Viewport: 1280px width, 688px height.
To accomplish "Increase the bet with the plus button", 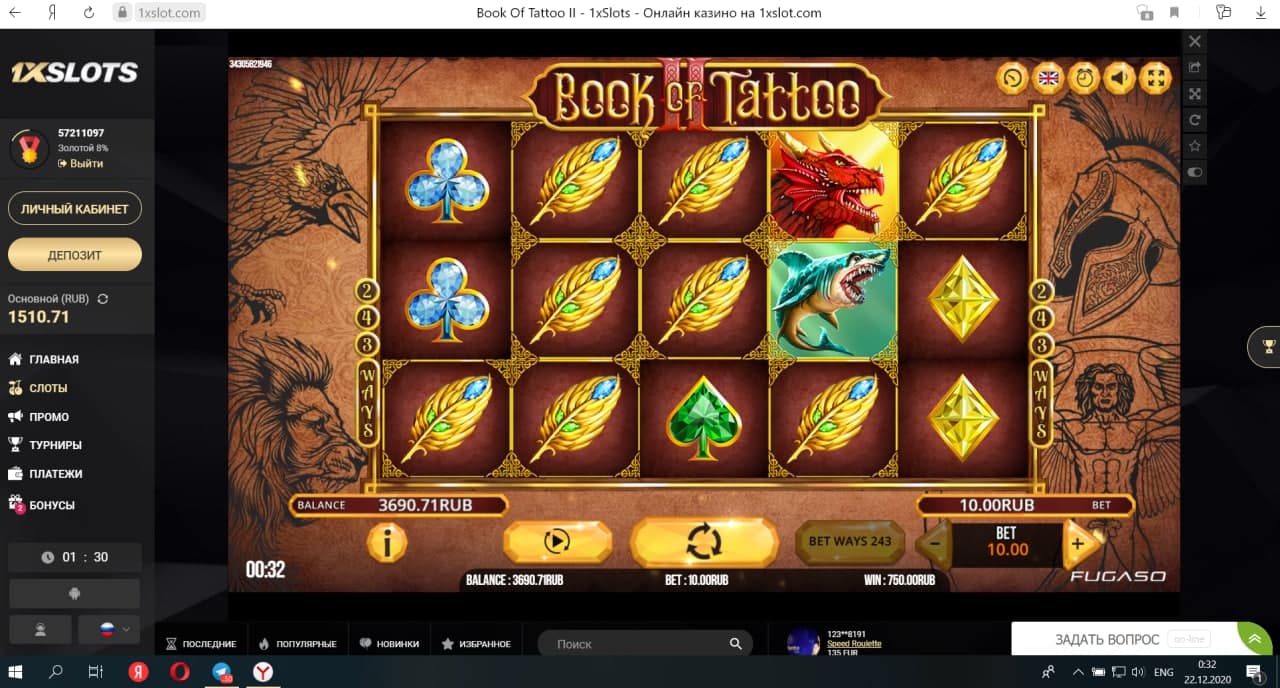I will point(1077,544).
